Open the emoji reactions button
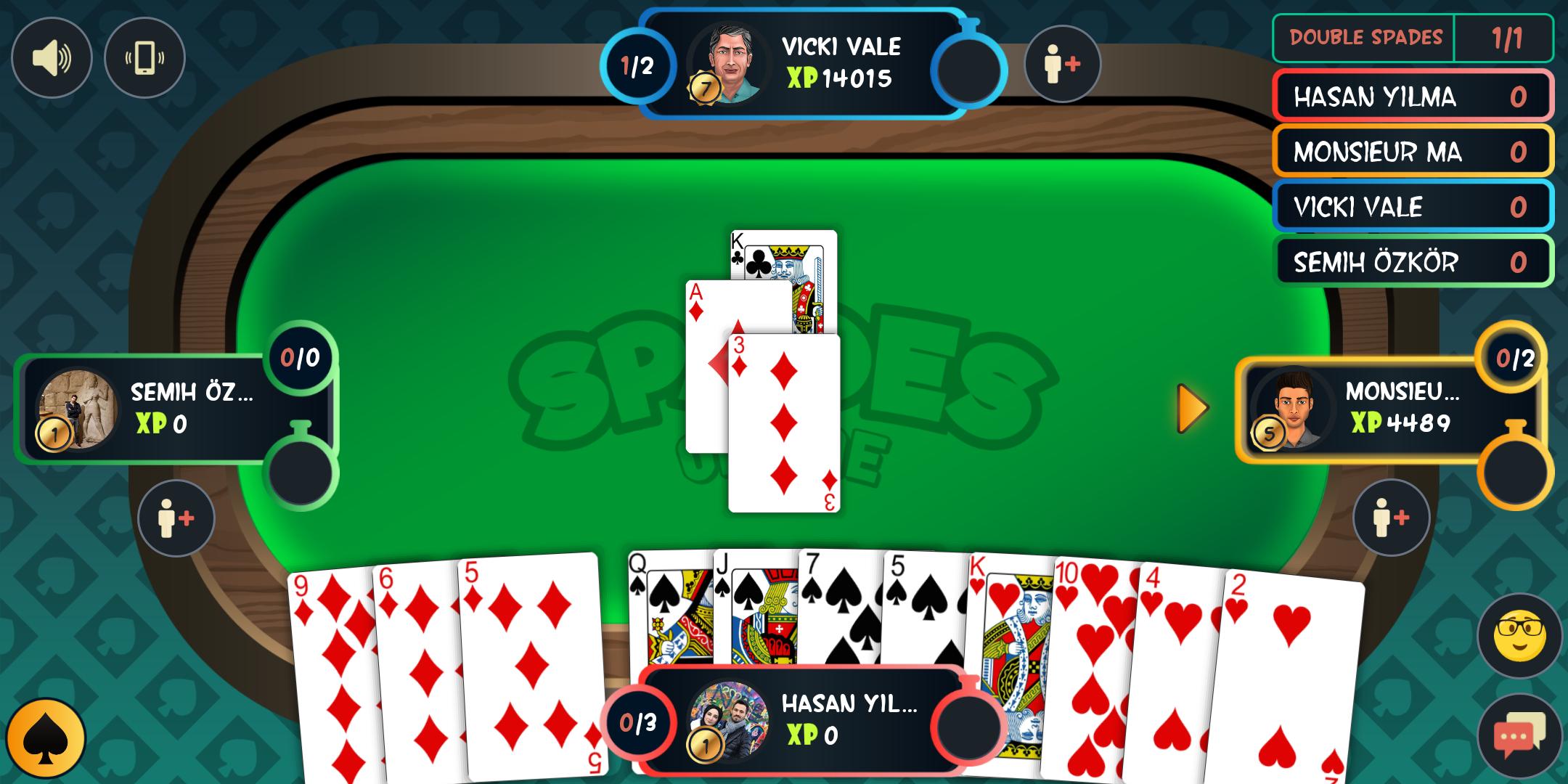The image size is (1568, 784). (1519, 637)
